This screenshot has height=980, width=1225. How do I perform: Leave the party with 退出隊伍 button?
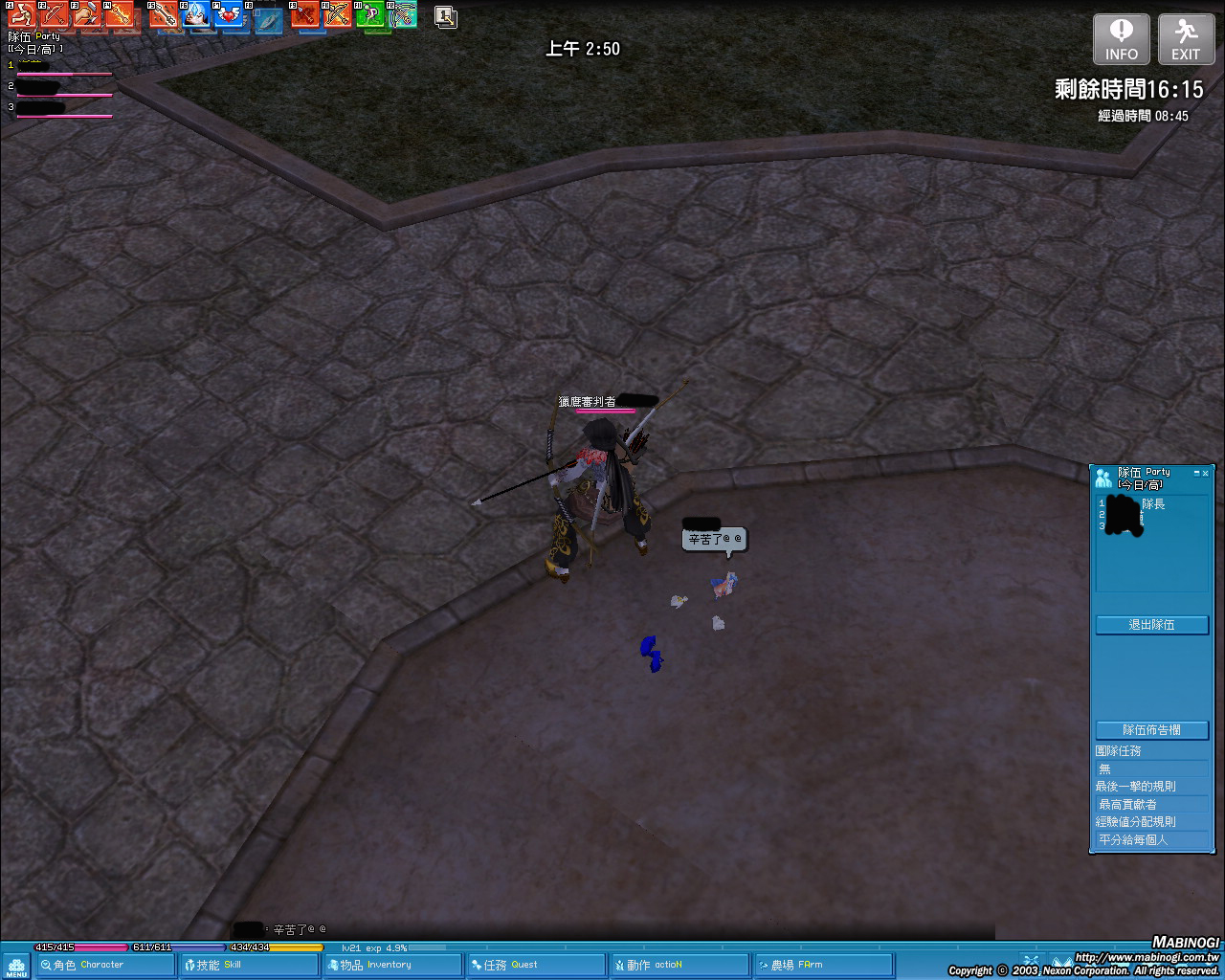coord(1151,625)
